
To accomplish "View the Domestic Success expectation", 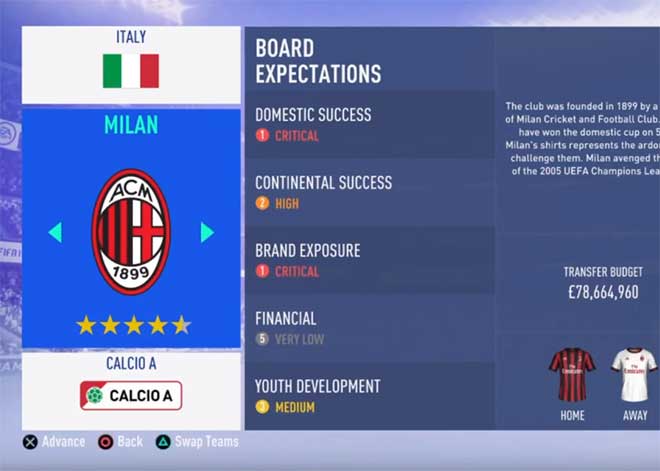I will (x=368, y=124).
